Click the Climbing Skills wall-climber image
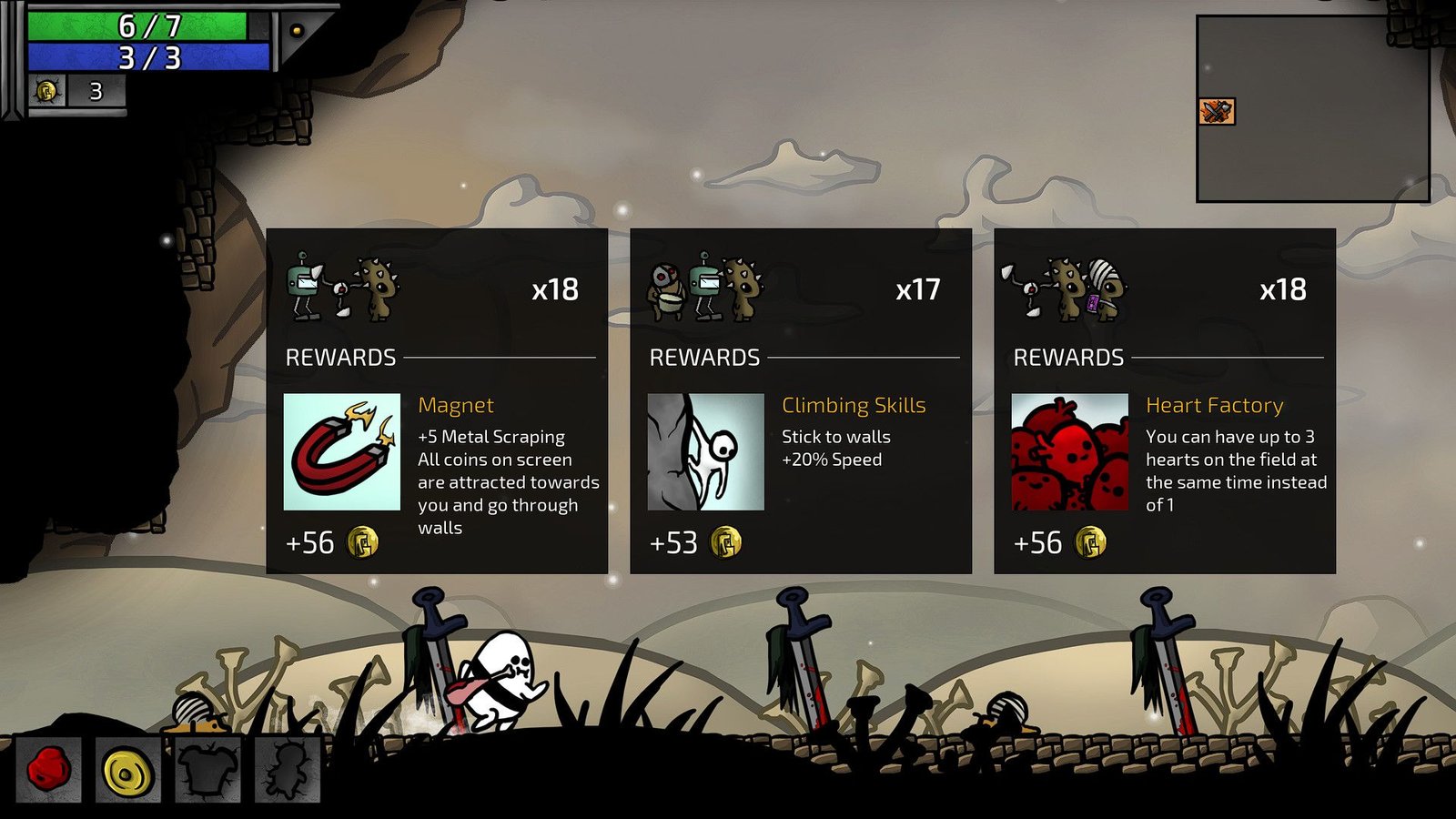The image size is (1456, 819). pyautogui.click(x=706, y=451)
